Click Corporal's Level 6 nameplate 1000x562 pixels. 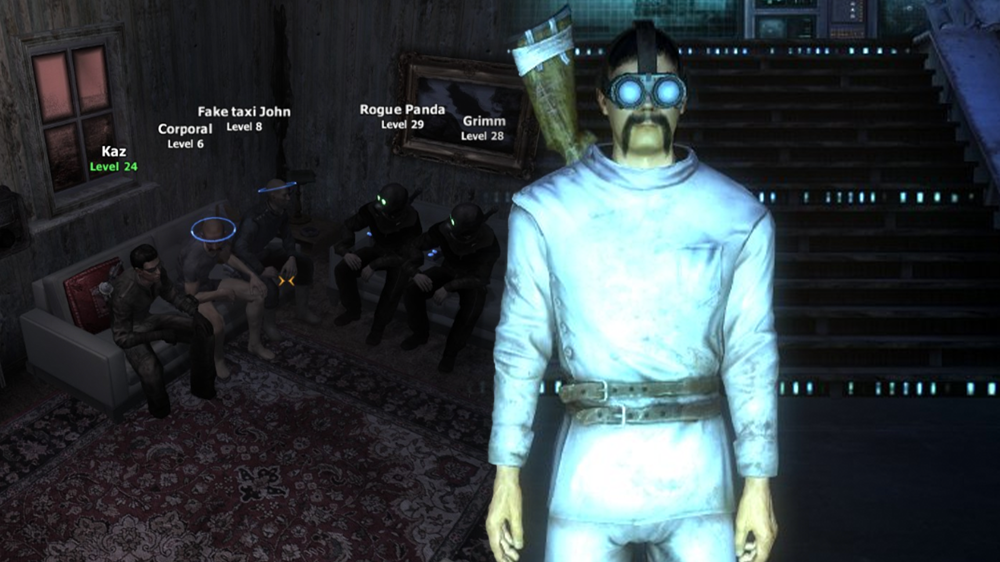(185, 136)
